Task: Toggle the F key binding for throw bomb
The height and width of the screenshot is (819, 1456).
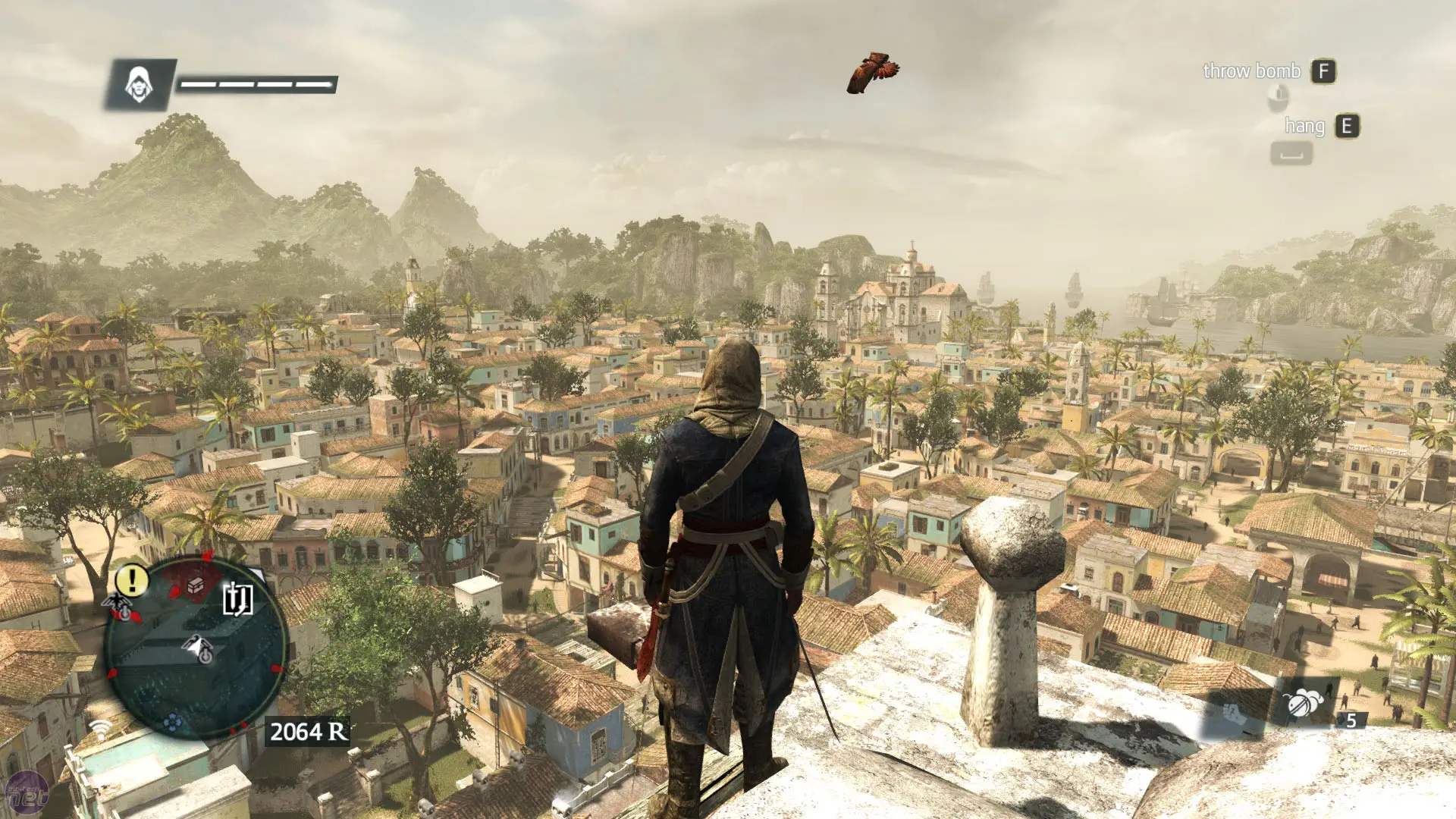Action: [x=1323, y=72]
